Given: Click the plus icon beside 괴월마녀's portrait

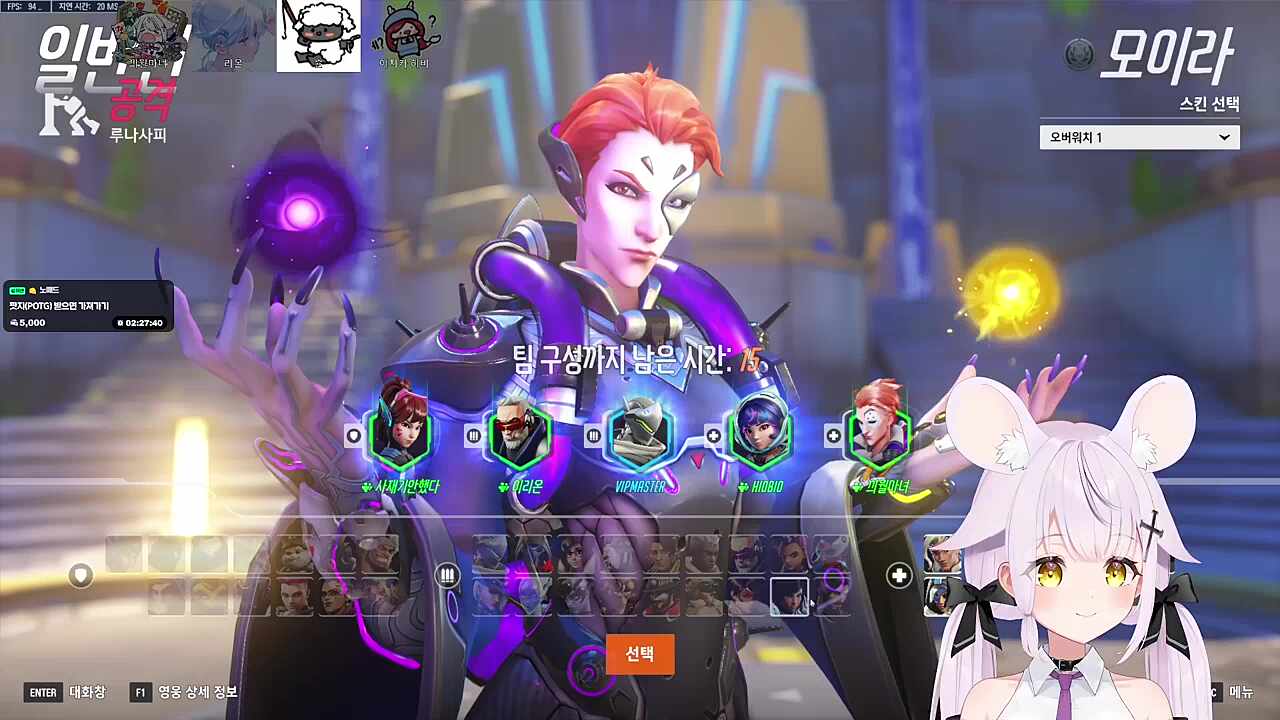Looking at the screenshot, I should pos(835,435).
